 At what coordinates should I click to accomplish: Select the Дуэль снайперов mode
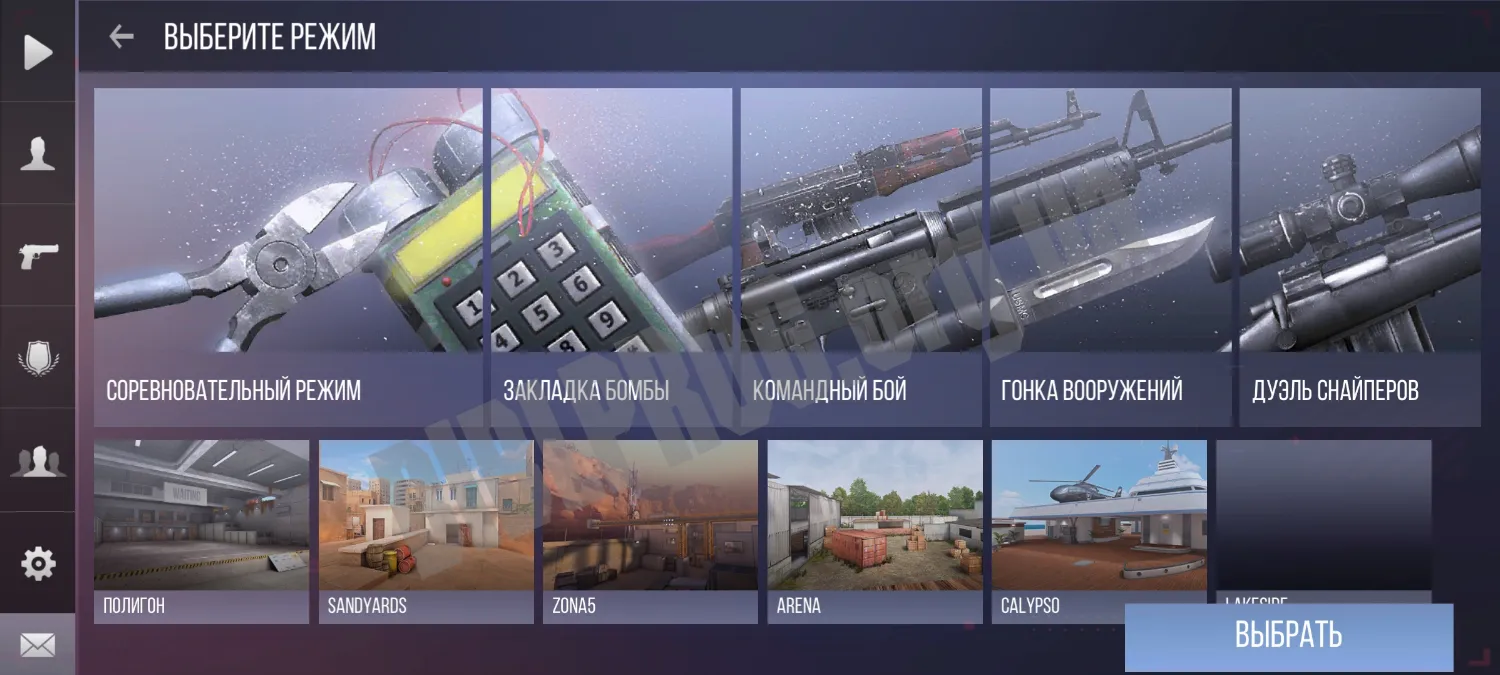click(1360, 256)
